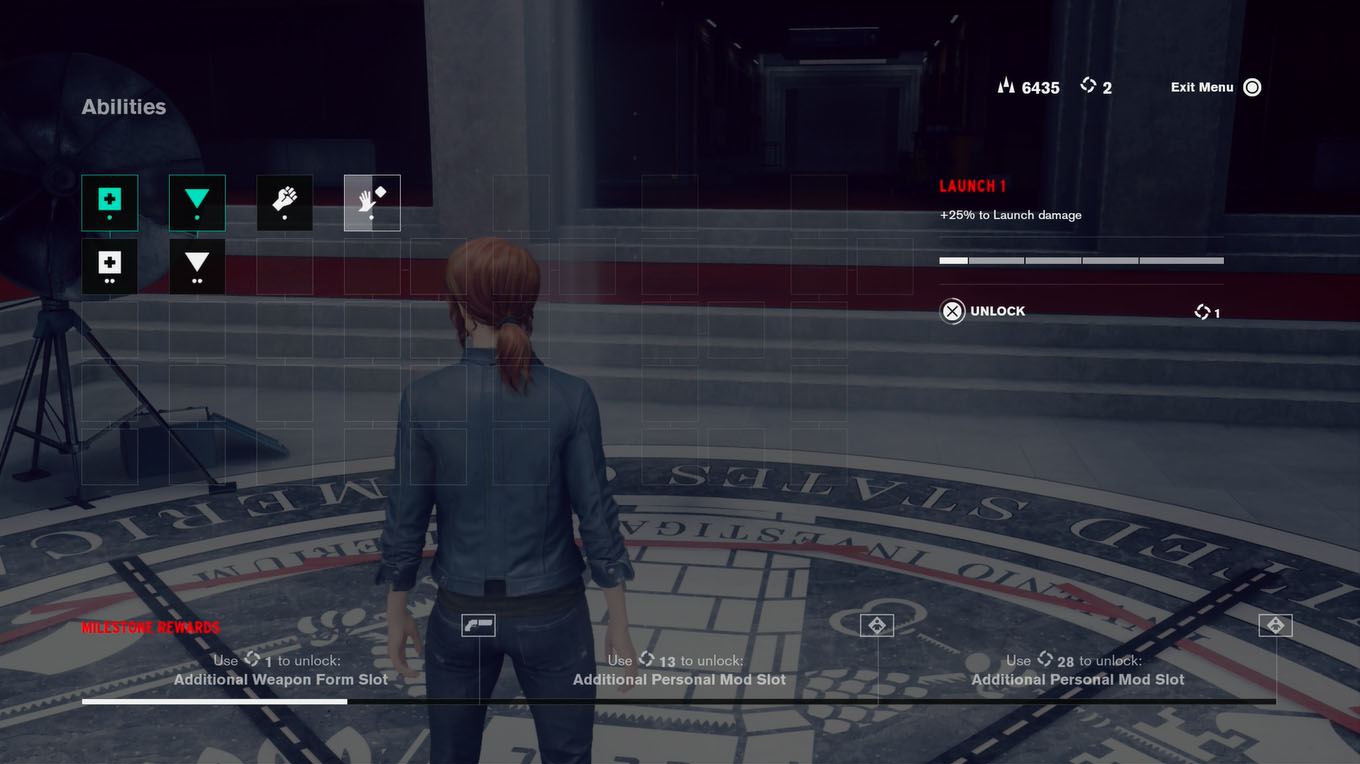The image size is (1360, 764).
Task: Click the X controller button icon beside Unlock
Action: coord(951,311)
